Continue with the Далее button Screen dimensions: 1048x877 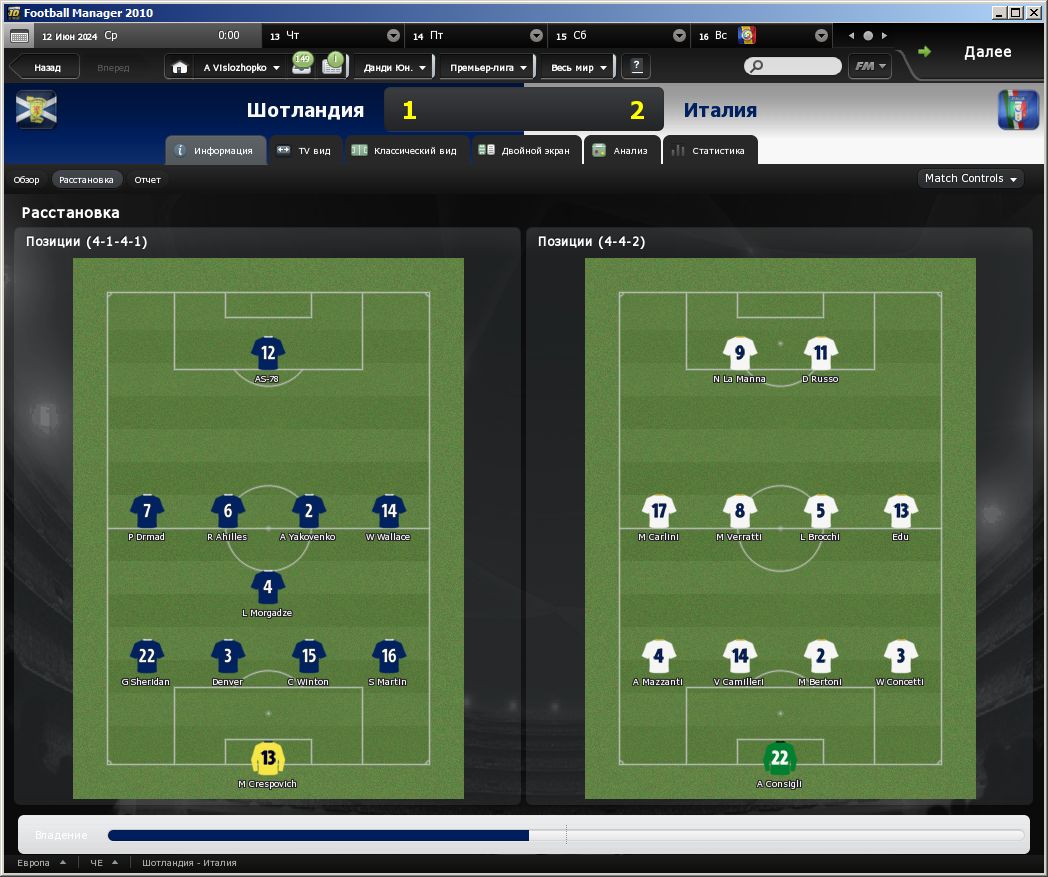[x=975, y=53]
